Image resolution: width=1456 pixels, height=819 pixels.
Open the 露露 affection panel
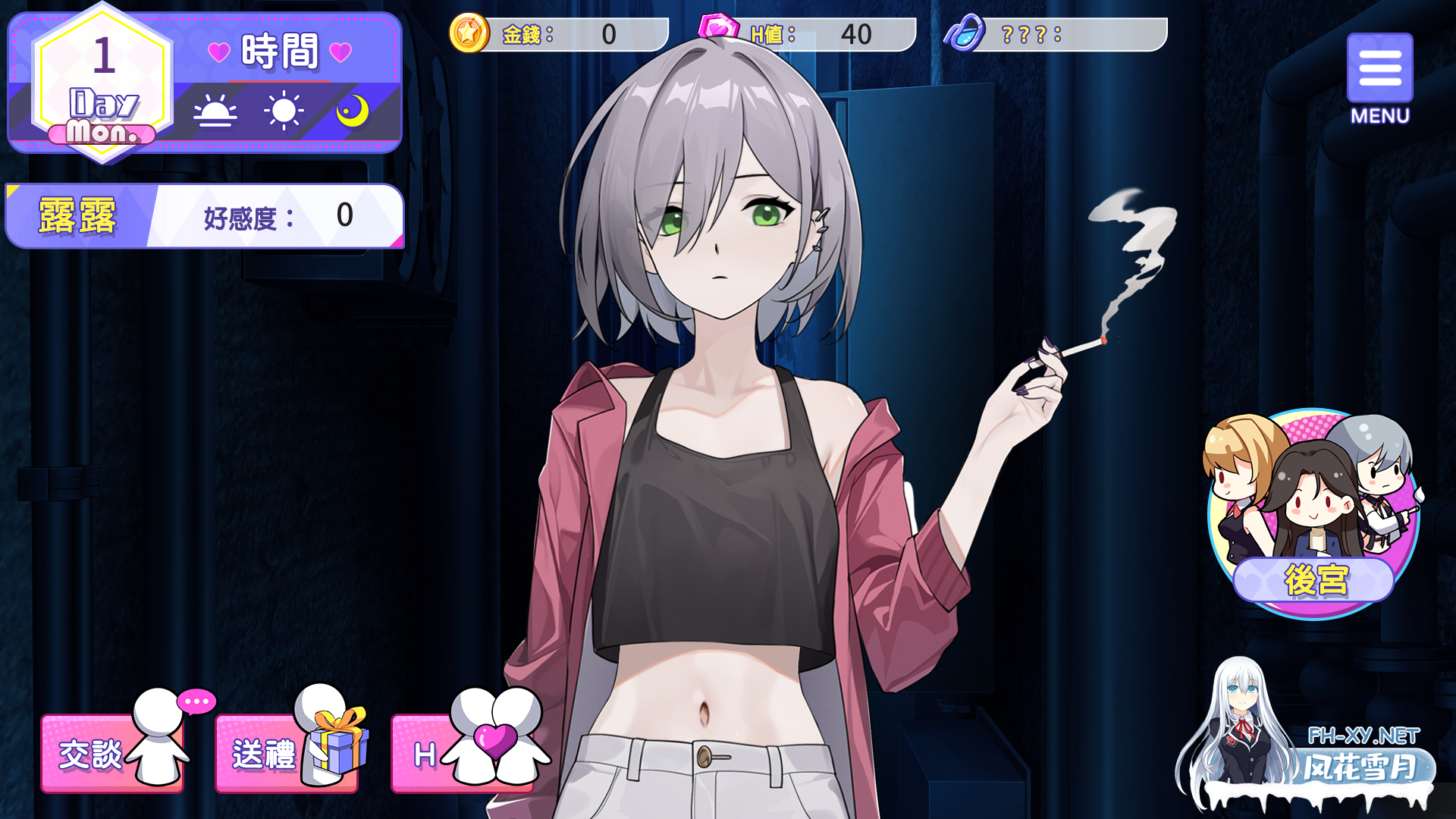point(205,217)
